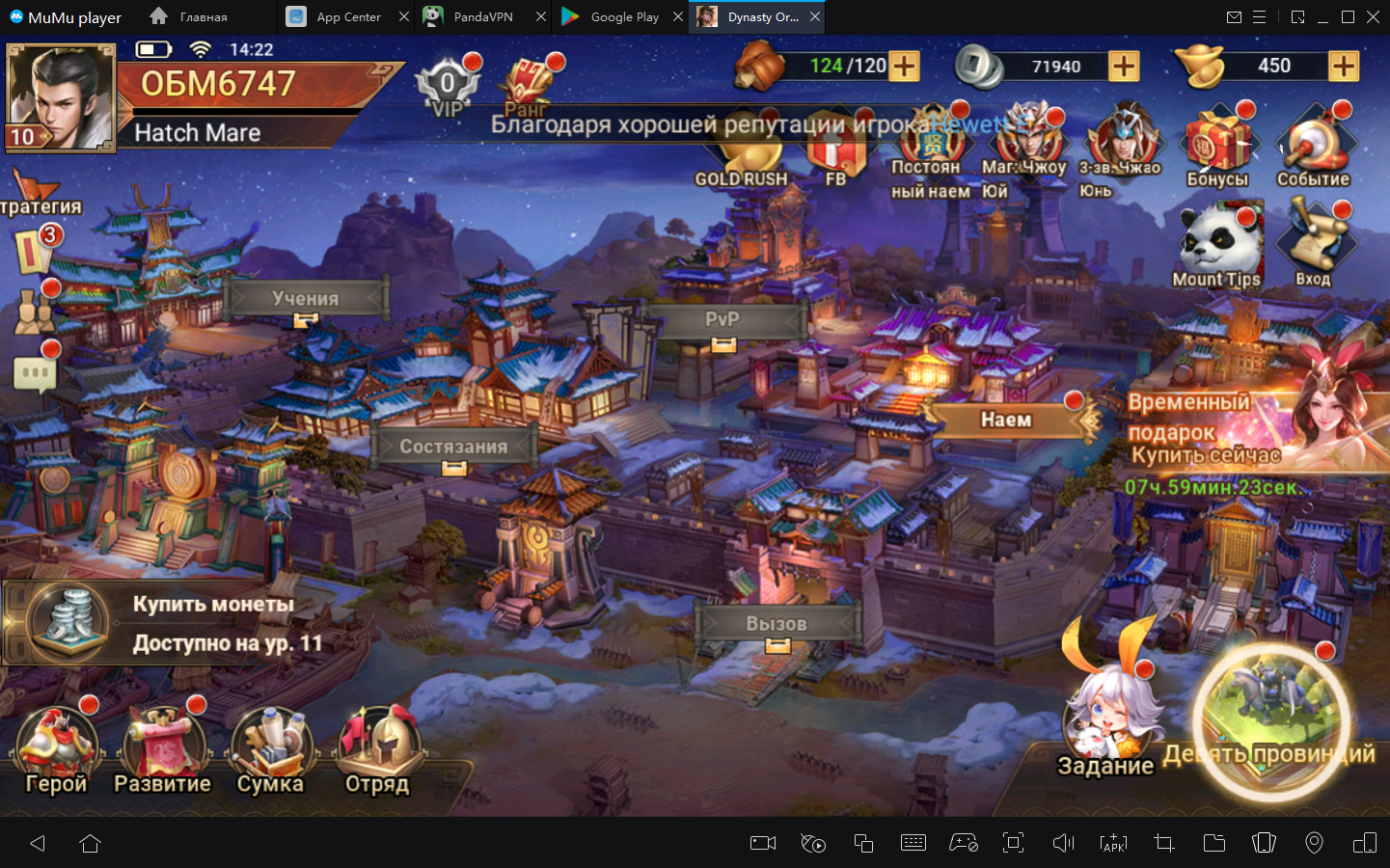Open the Mount Tips panda icon
The height and width of the screenshot is (868, 1390).
pos(1217,246)
